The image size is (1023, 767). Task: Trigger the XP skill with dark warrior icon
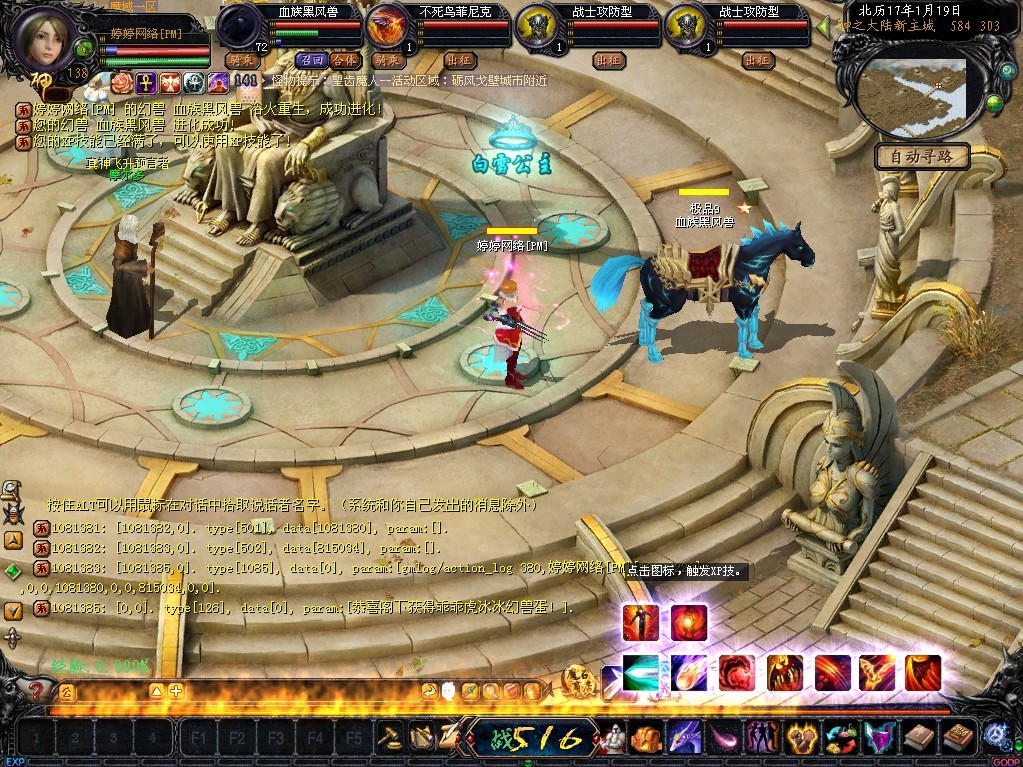coord(640,622)
